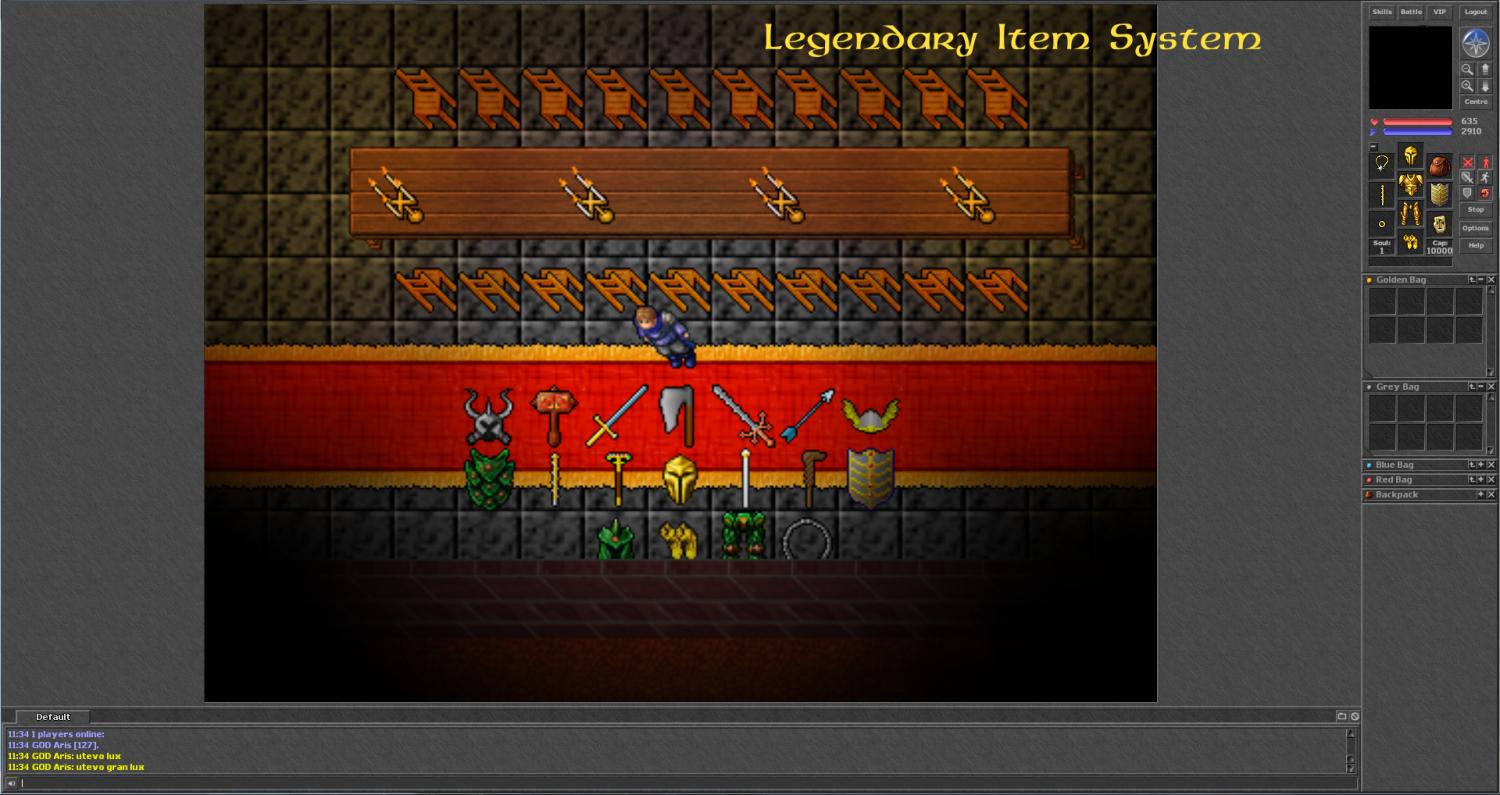Viewport: 1500px width, 795px height.
Task: Open the Help menu
Action: coord(1476,245)
